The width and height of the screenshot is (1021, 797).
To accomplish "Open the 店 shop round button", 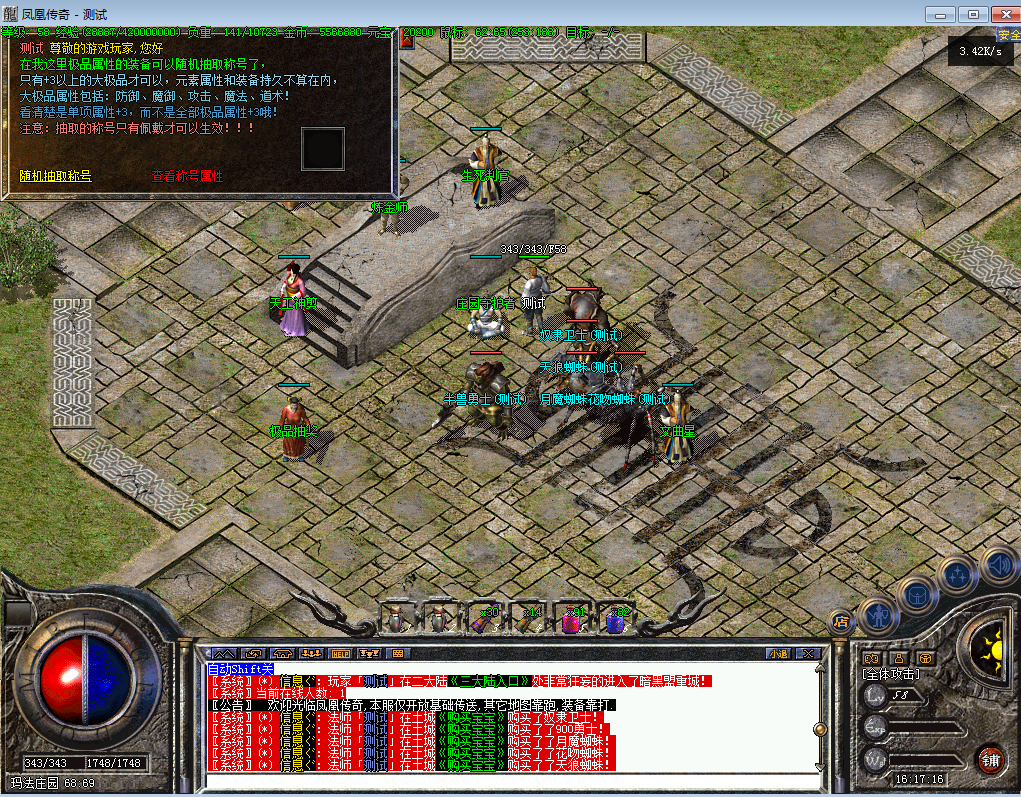I will point(841,620).
